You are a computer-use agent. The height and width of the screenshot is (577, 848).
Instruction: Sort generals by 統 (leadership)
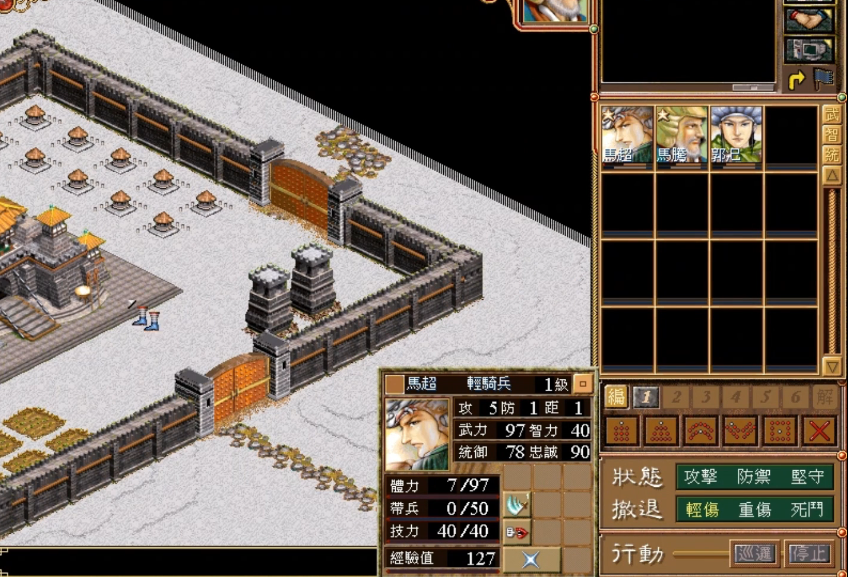(x=831, y=155)
